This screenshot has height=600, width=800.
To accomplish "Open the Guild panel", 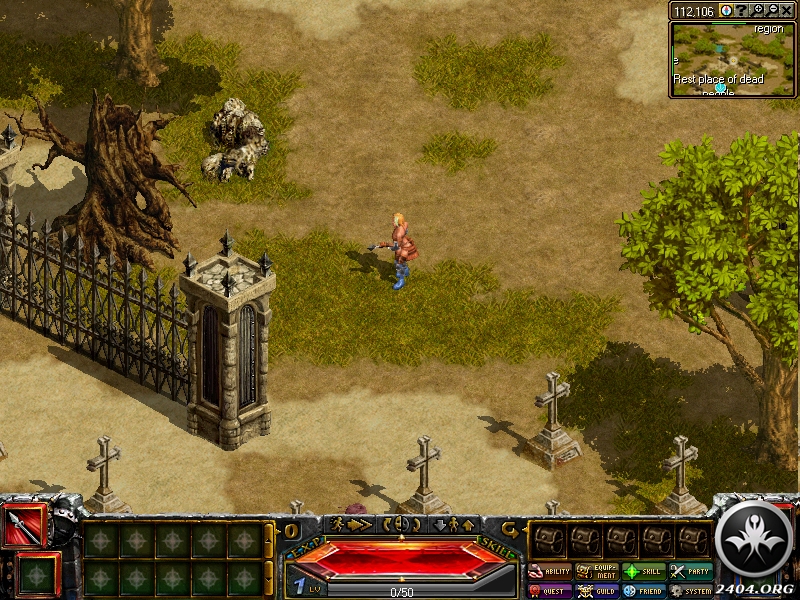I will coord(596,591).
